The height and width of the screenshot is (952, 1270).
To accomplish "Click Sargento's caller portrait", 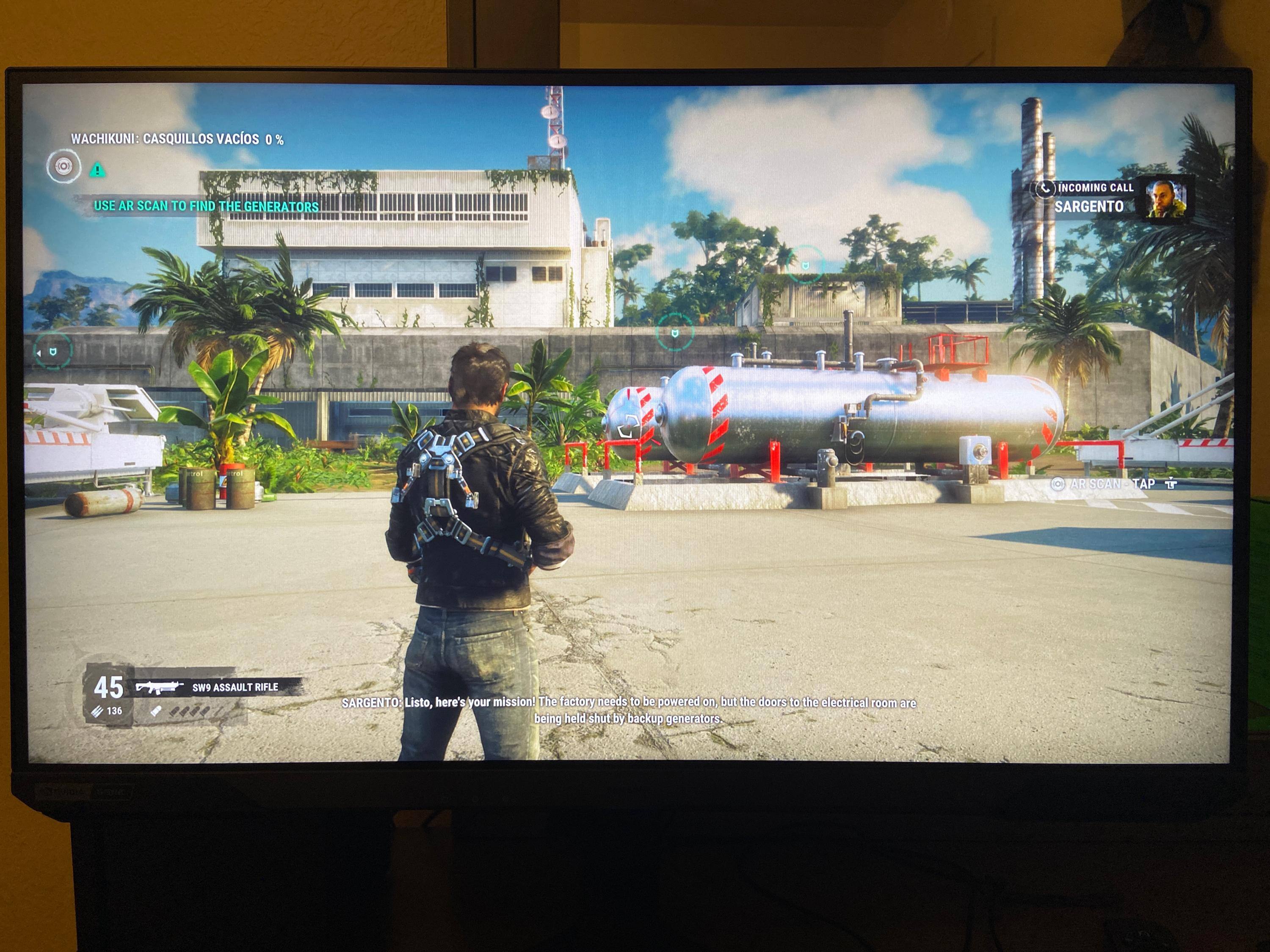I will pos(1165,199).
